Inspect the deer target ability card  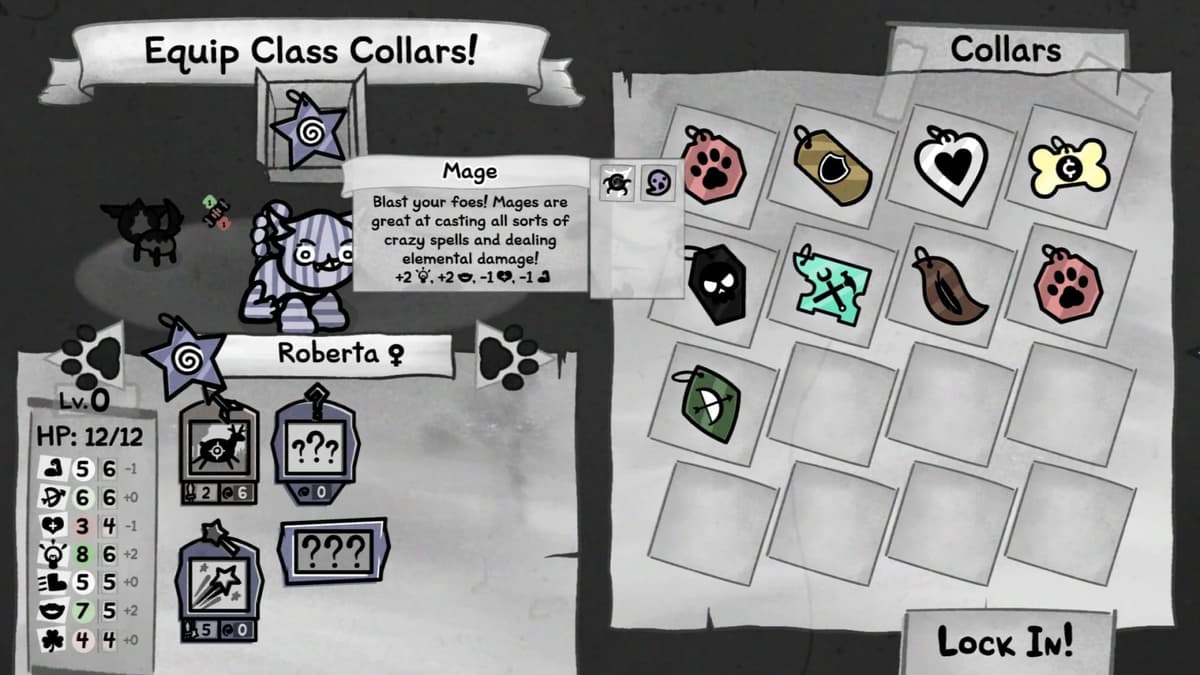click(x=220, y=448)
